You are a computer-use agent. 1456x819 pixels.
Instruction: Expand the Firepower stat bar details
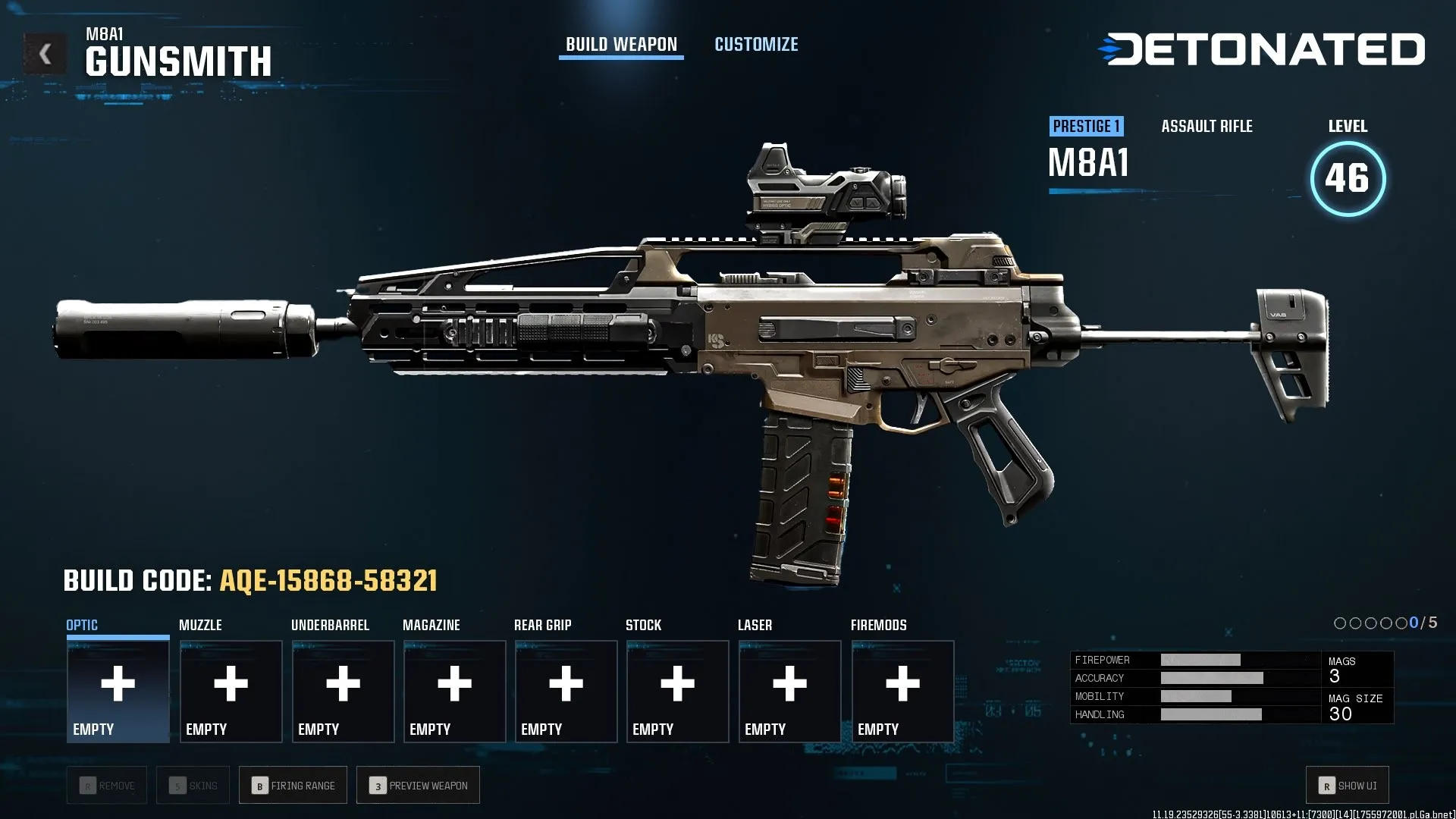click(x=1191, y=659)
